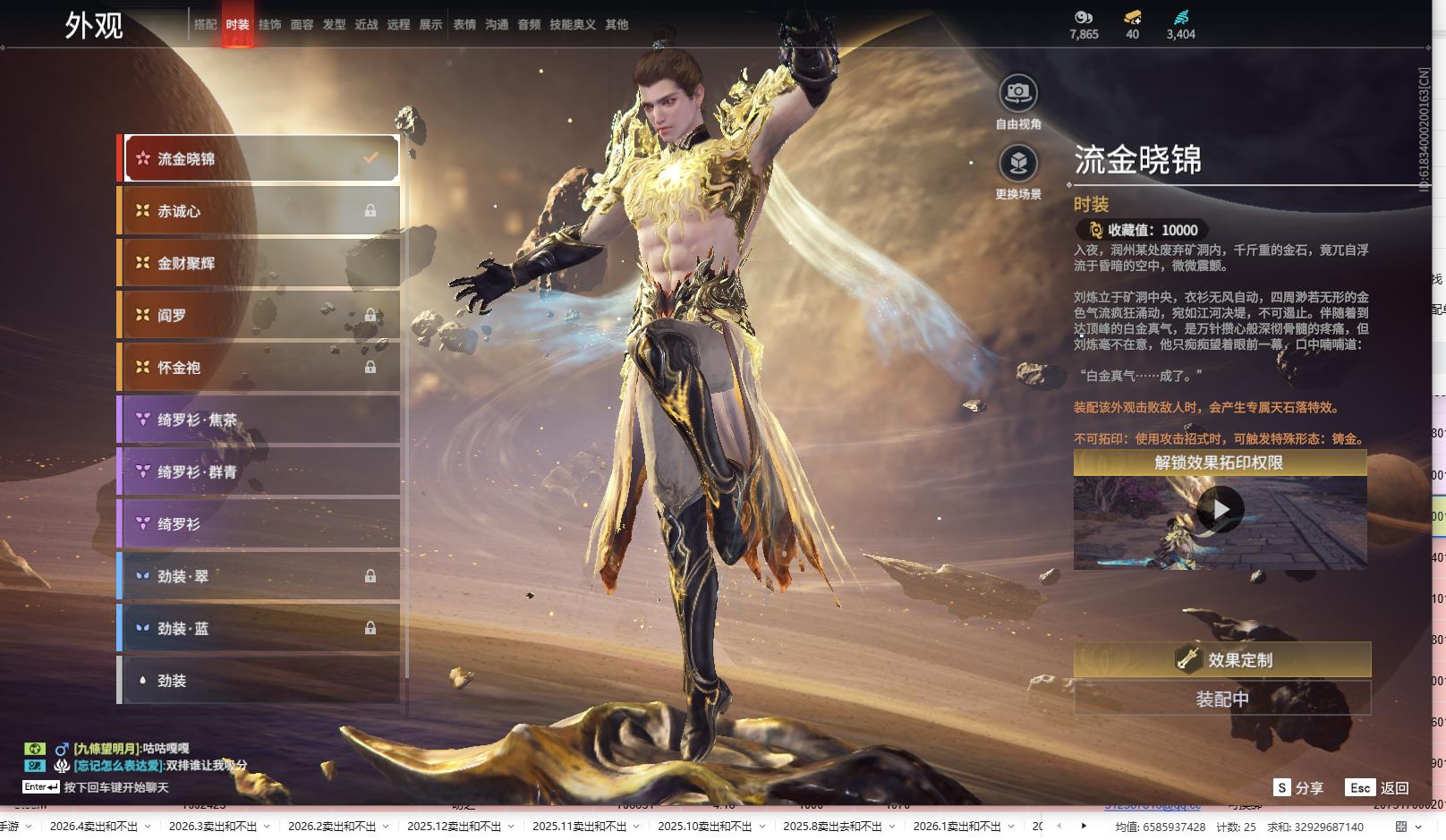Select the 发型 hairstyle tab
Image resolution: width=1446 pixels, height=840 pixels.
point(334,25)
